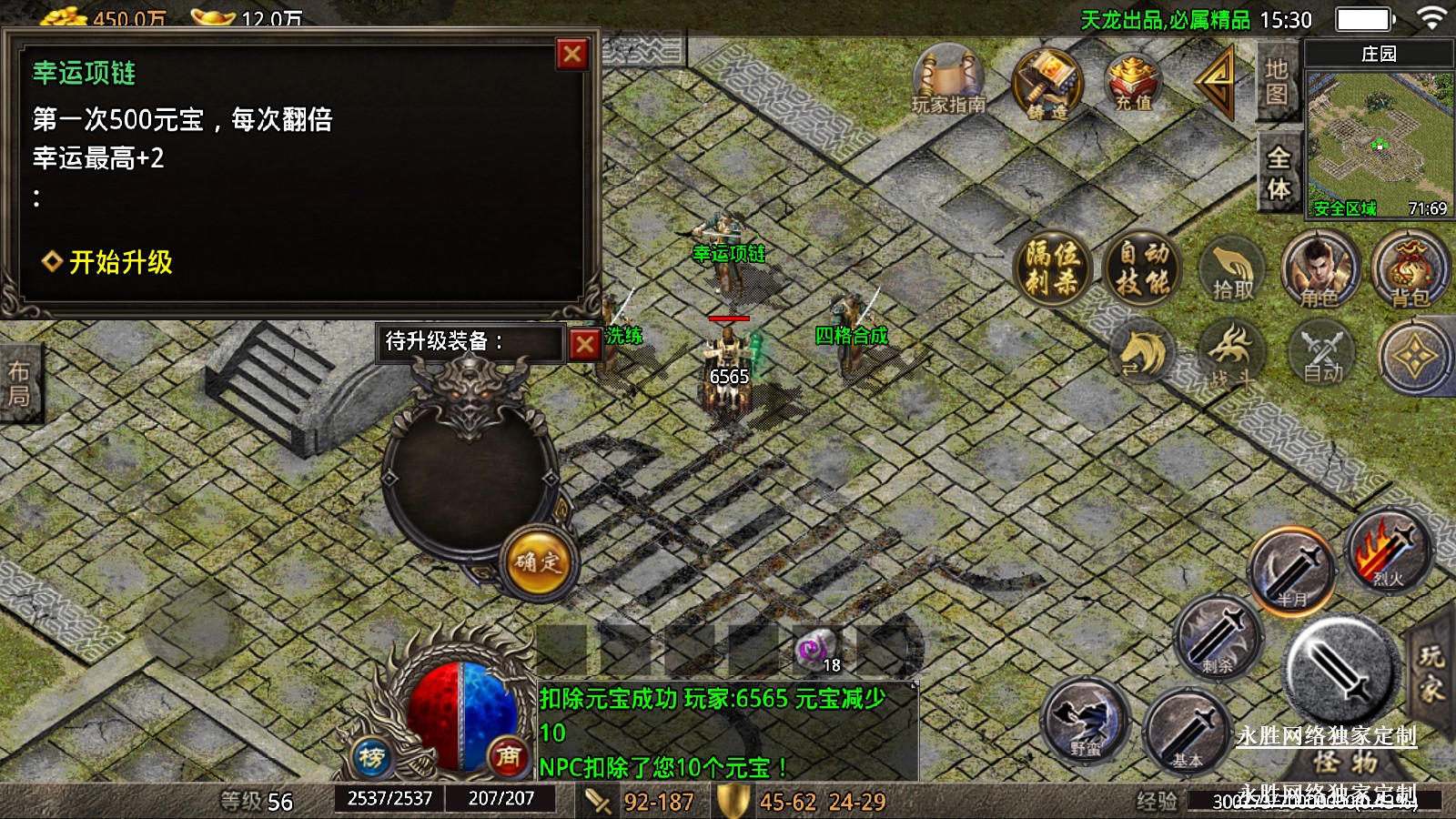Open the 地图 map button
The width and height of the screenshot is (1456, 819).
pyautogui.click(x=1276, y=82)
